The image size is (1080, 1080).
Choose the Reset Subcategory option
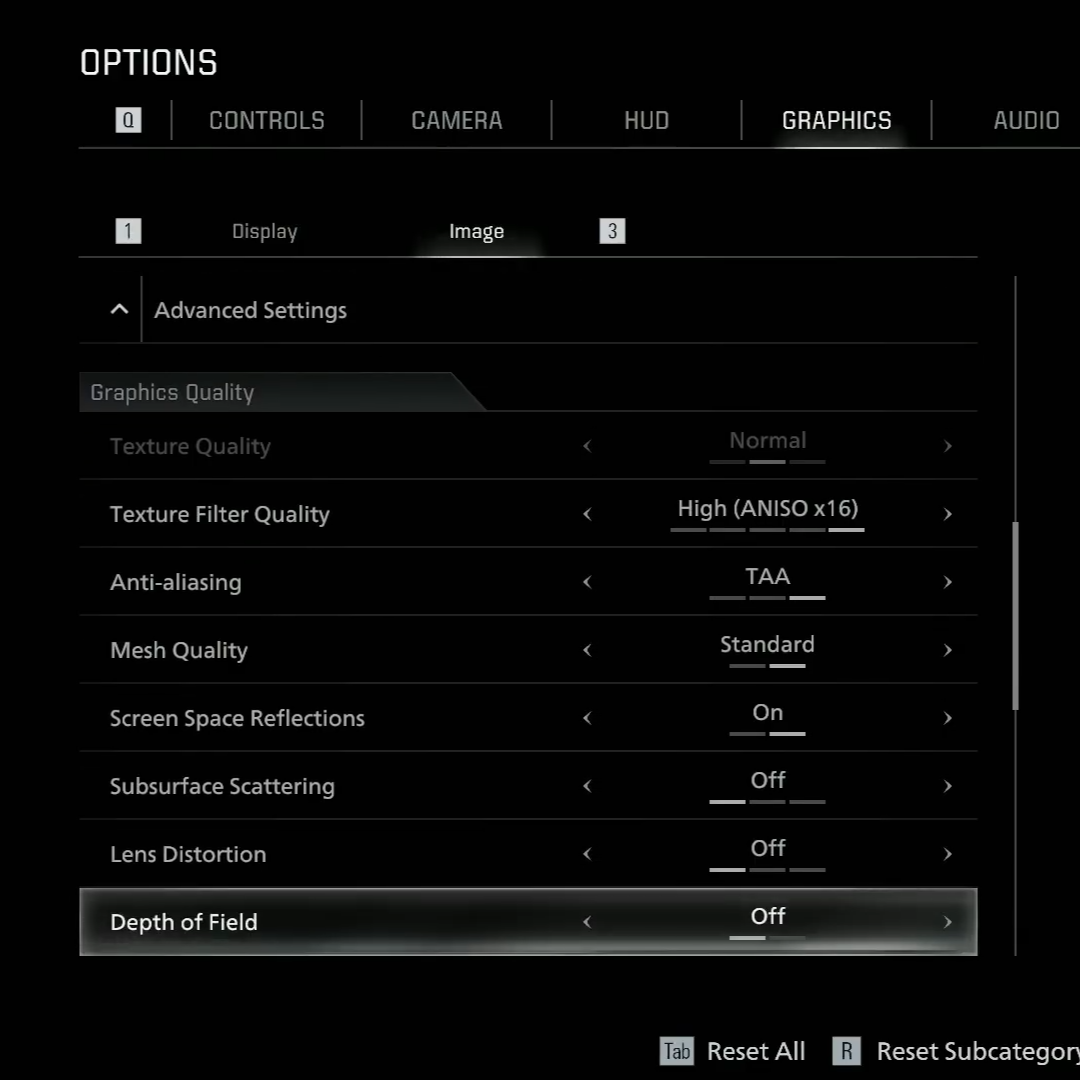tap(975, 1051)
